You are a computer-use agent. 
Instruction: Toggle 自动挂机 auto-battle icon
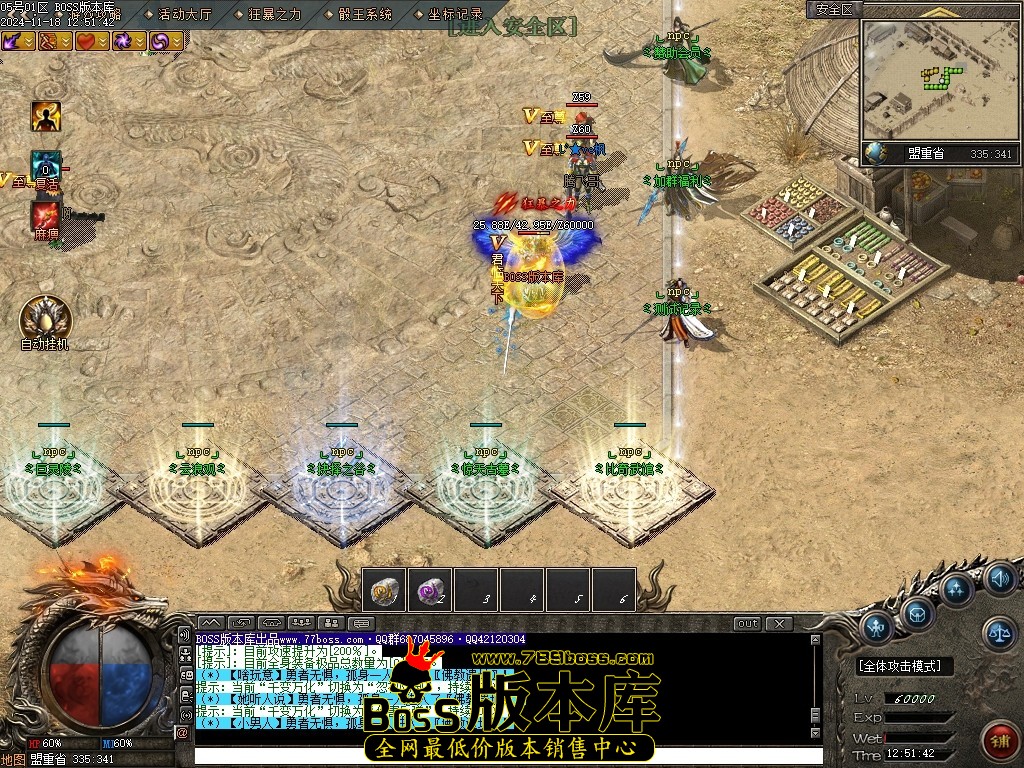(45, 320)
